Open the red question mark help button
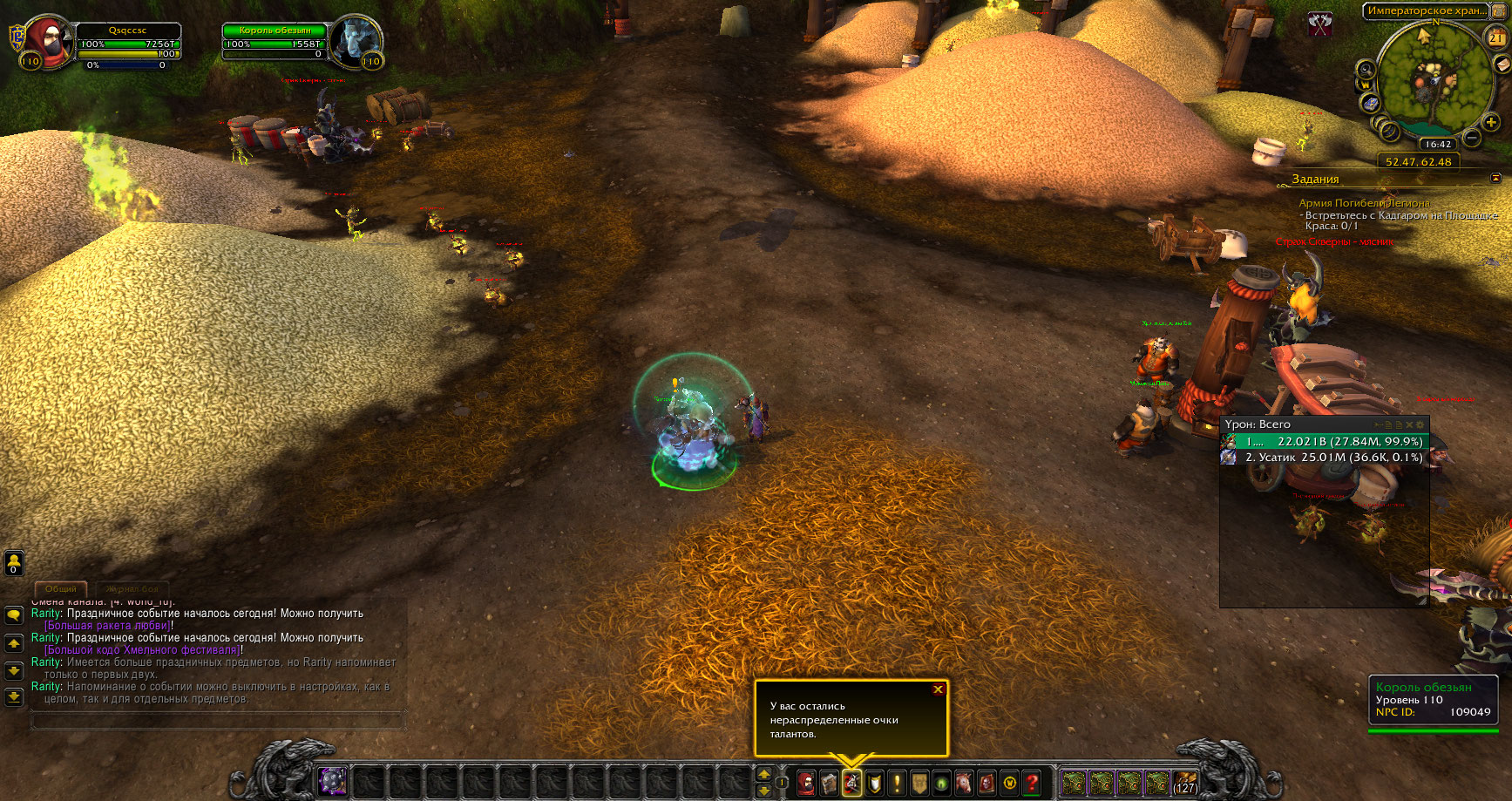 [1032, 784]
